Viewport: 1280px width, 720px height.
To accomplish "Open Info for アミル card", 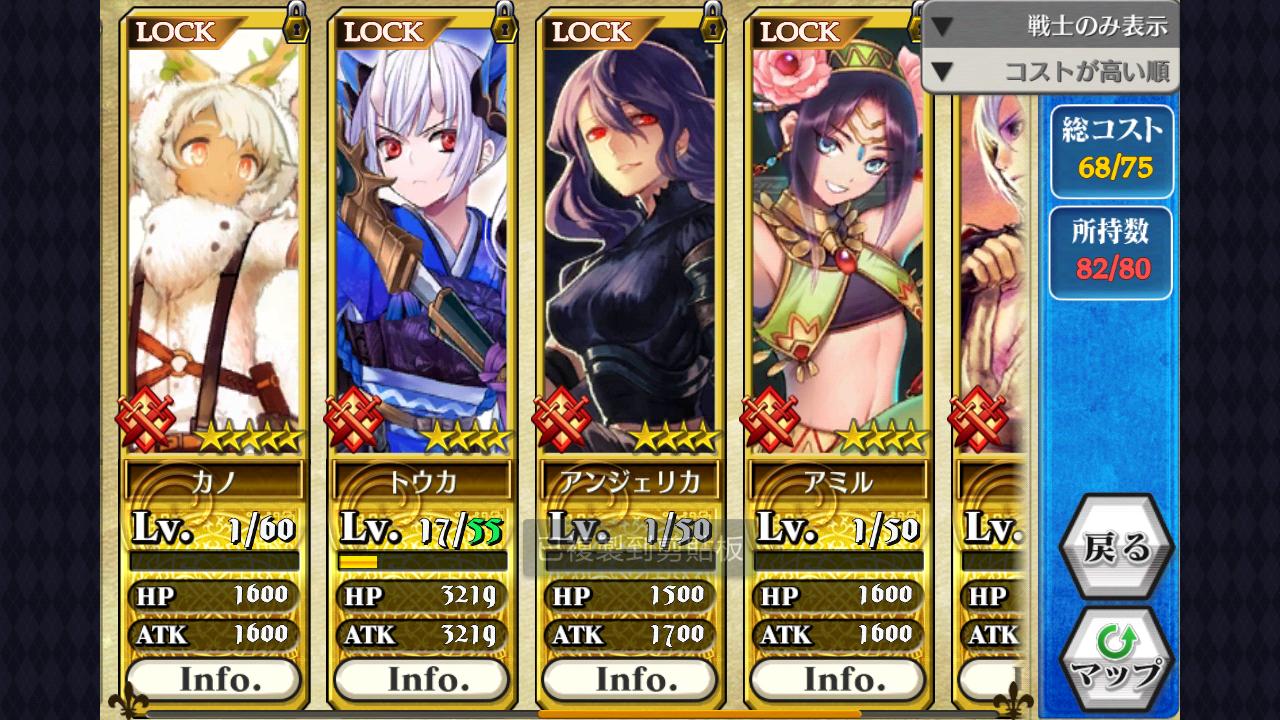I will pos(838,679).
